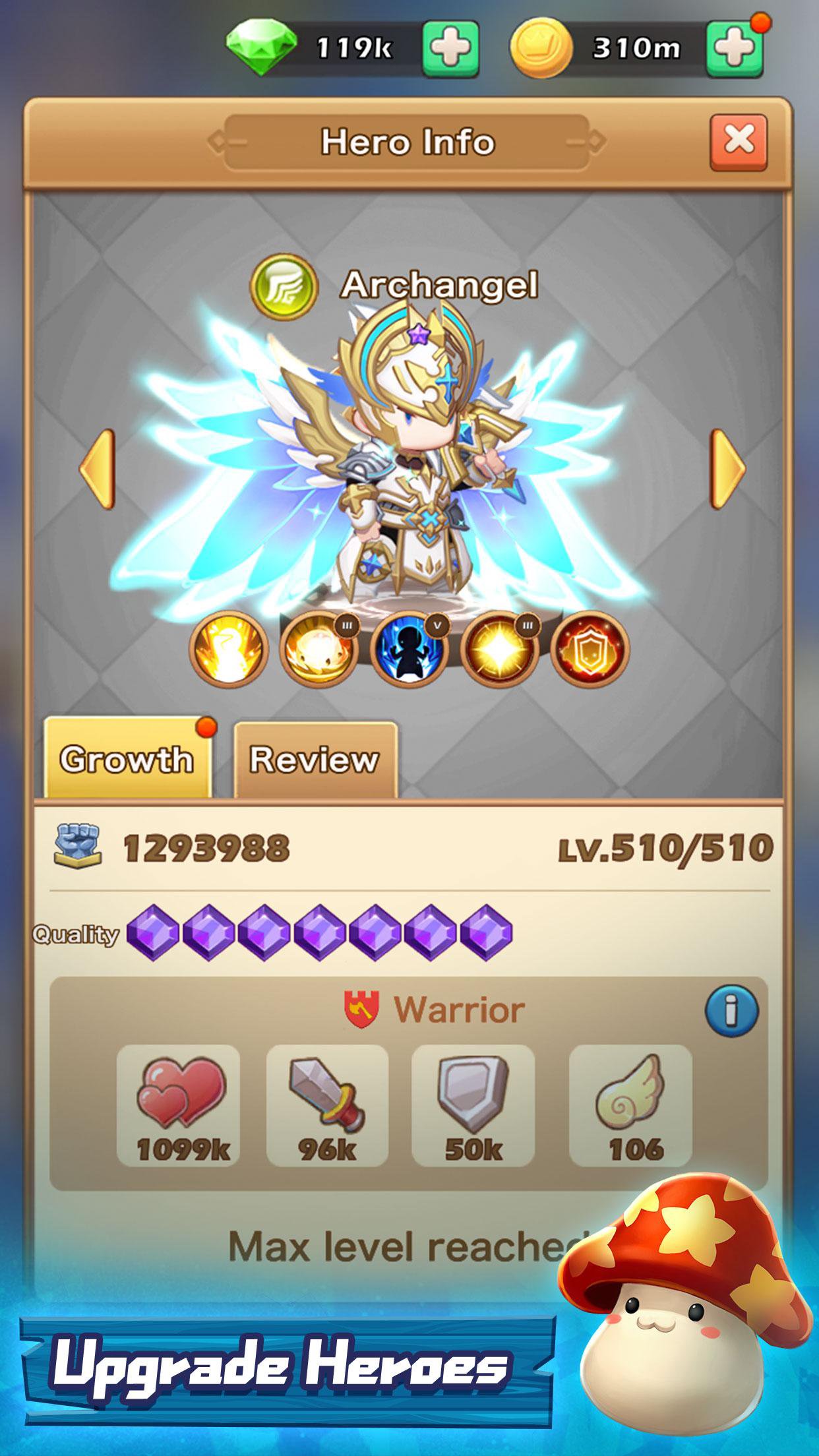
Task: Add more green gems
Action: [450, 48]
